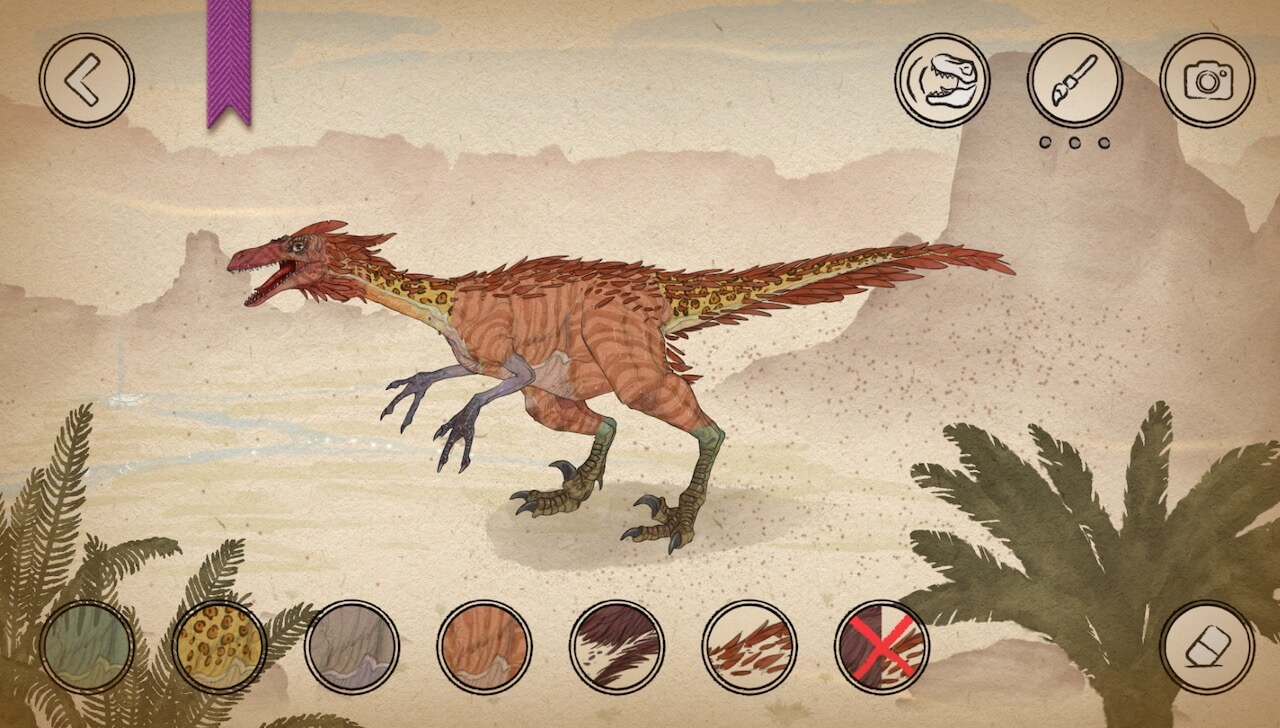Choose the scattered red feathers swatch
The image size is (1280, 728).
749,647
